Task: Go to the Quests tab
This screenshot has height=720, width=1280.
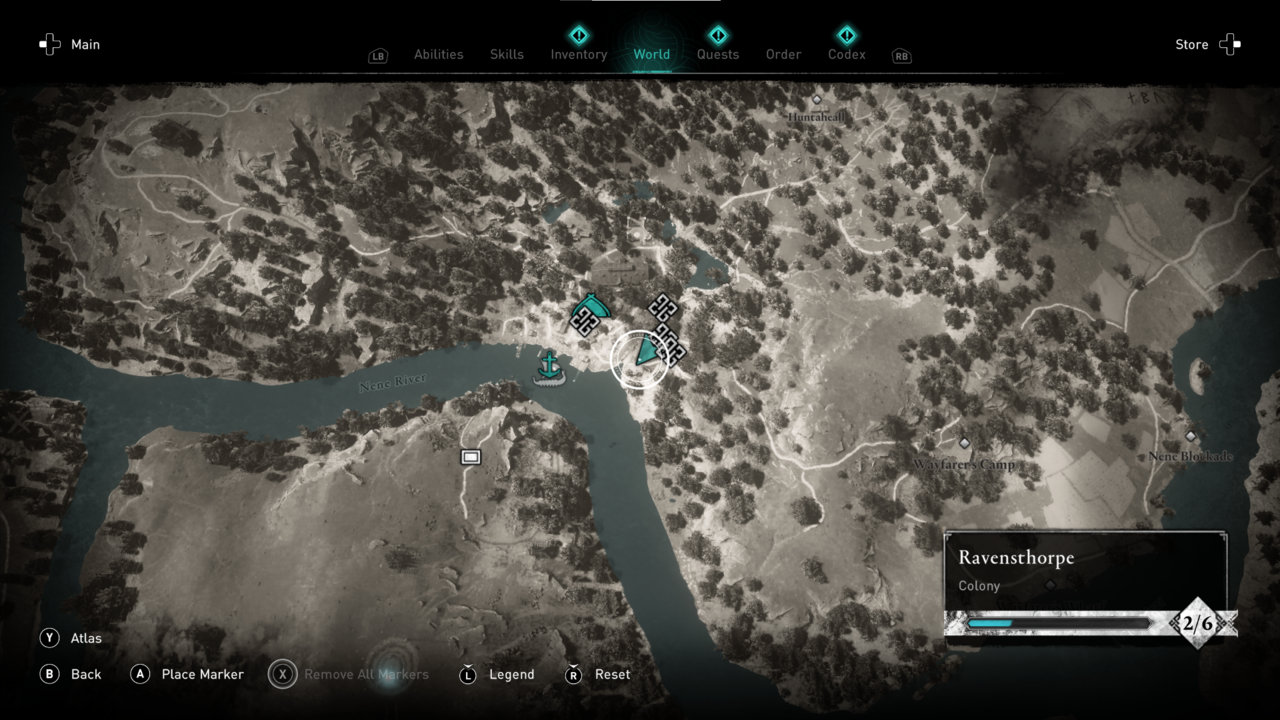Action: [x=718, y=54]
